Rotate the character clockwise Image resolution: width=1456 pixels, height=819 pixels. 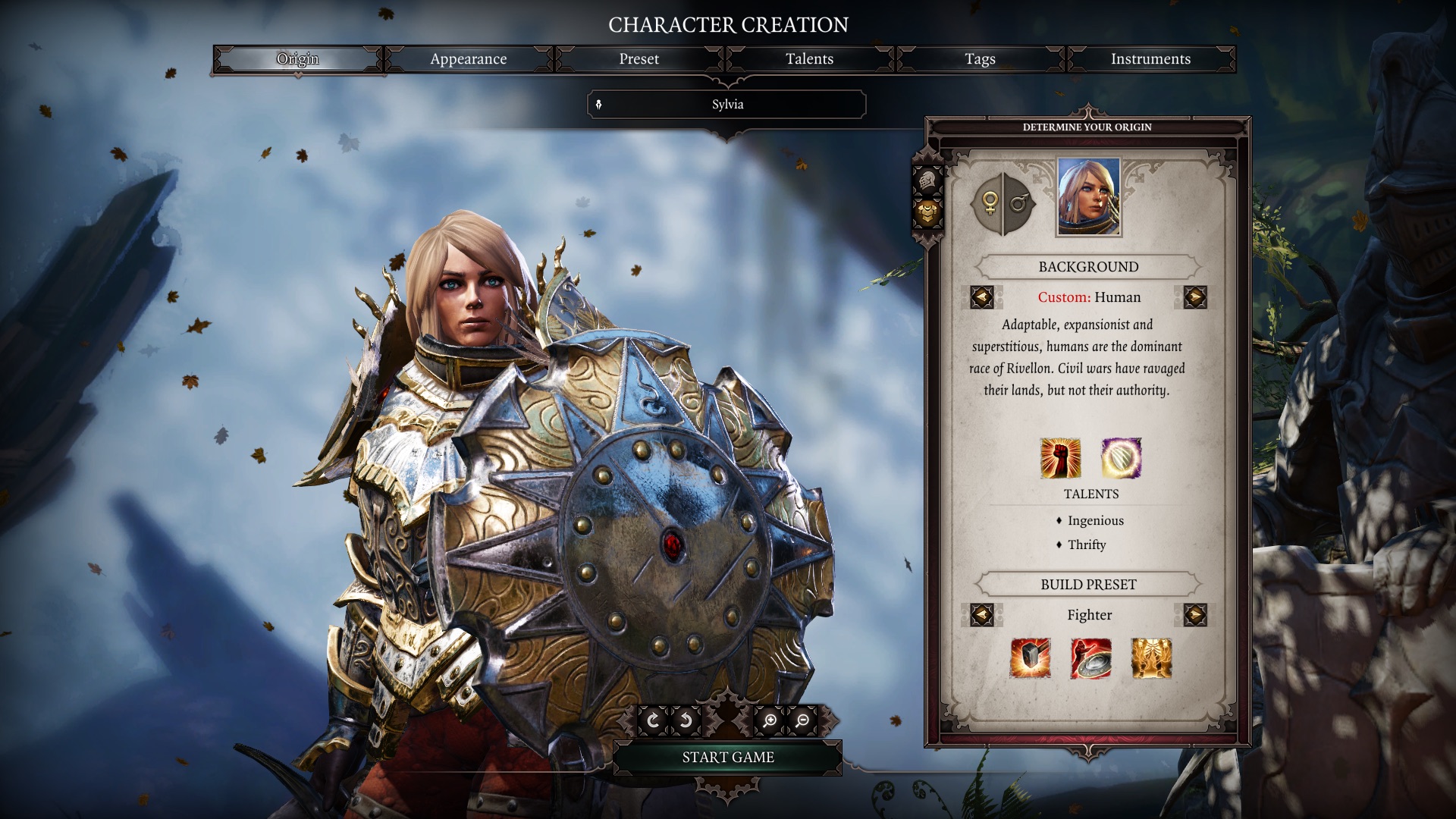click(x=653, y=720)
